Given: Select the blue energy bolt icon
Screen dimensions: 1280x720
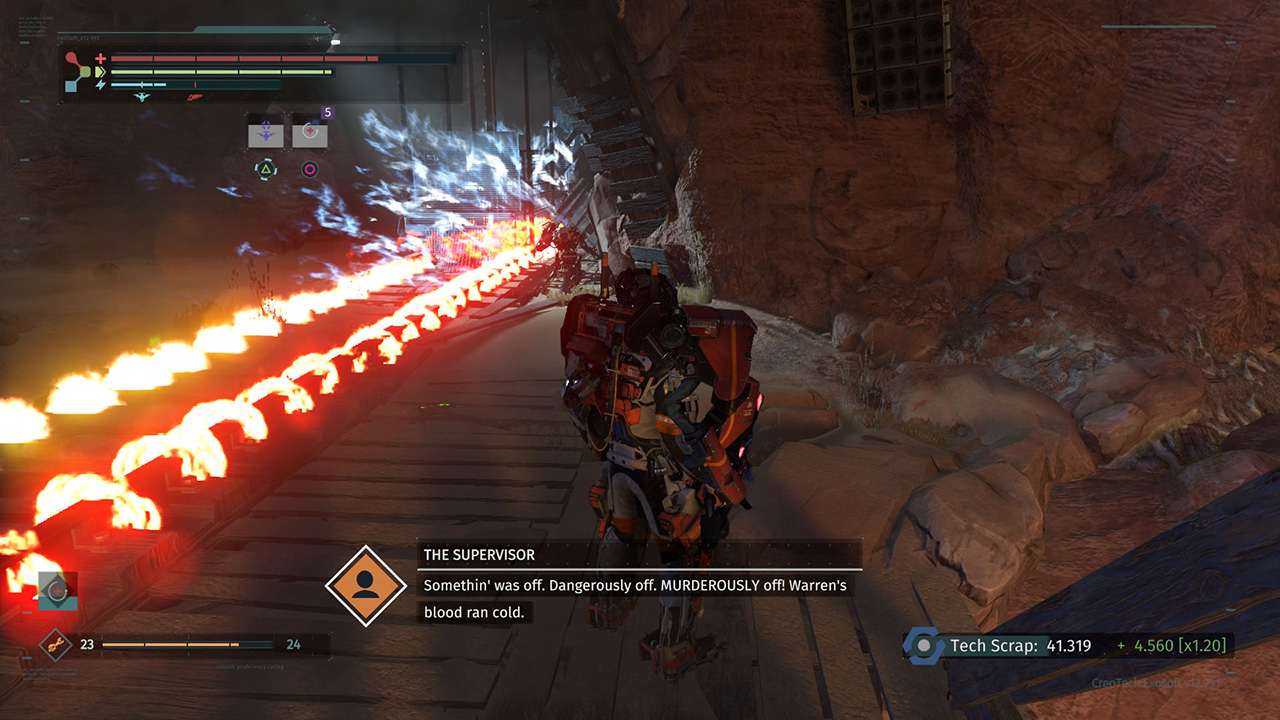Looking at the screenshot, I should [100, 83].
